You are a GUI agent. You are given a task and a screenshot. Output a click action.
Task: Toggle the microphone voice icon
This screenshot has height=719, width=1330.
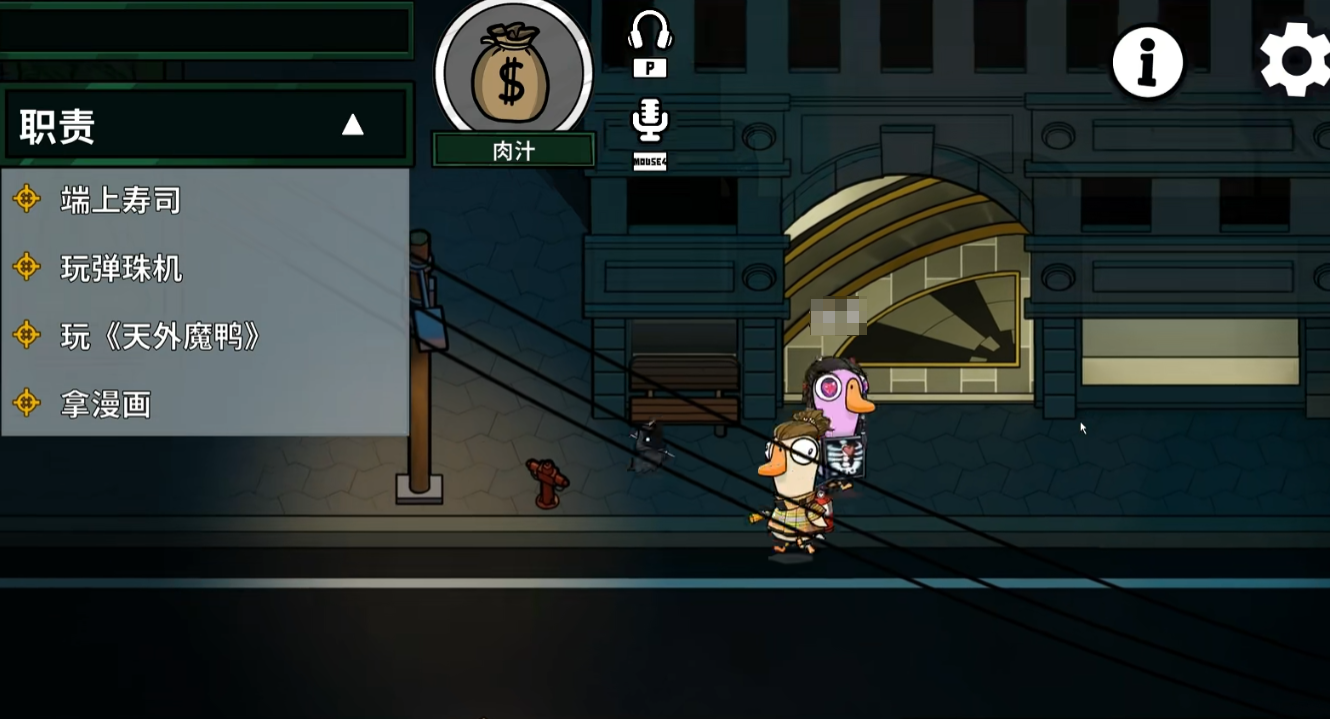(x=650, y=121)
